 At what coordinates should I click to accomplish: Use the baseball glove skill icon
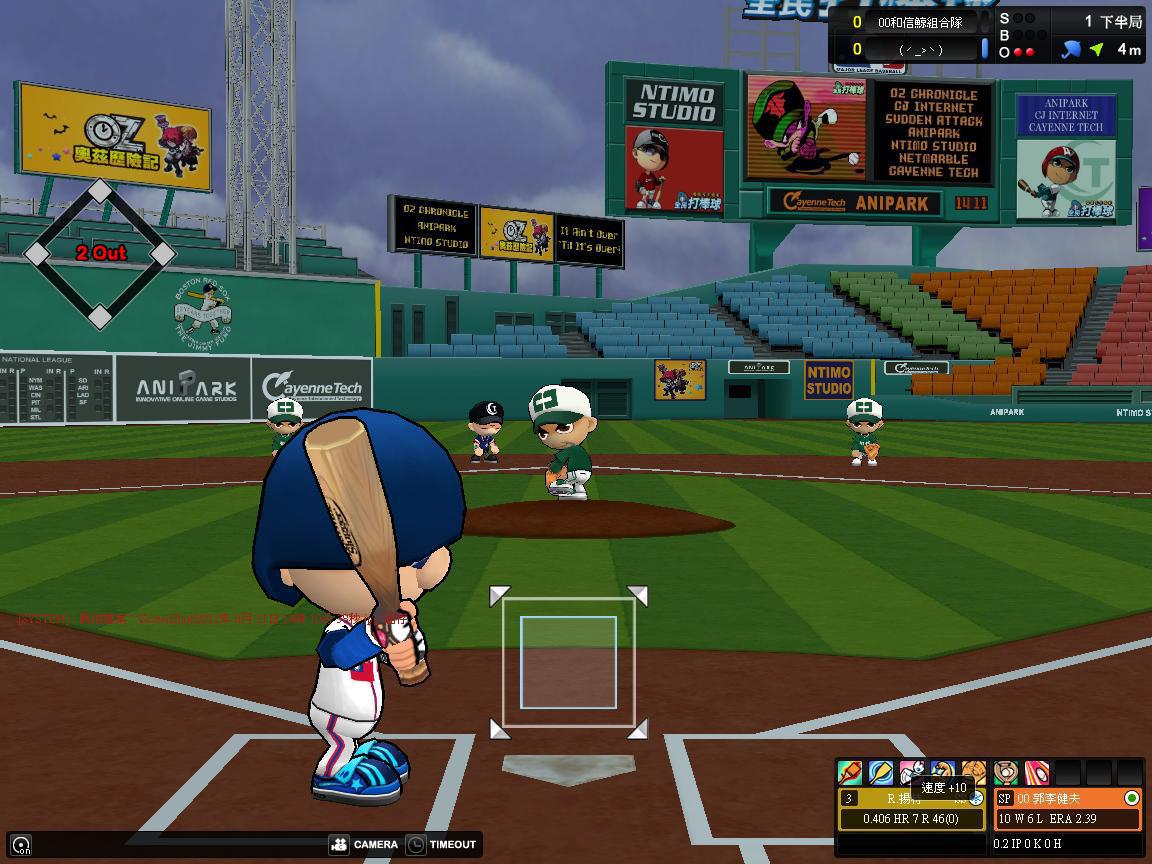[x=973, y=773]
